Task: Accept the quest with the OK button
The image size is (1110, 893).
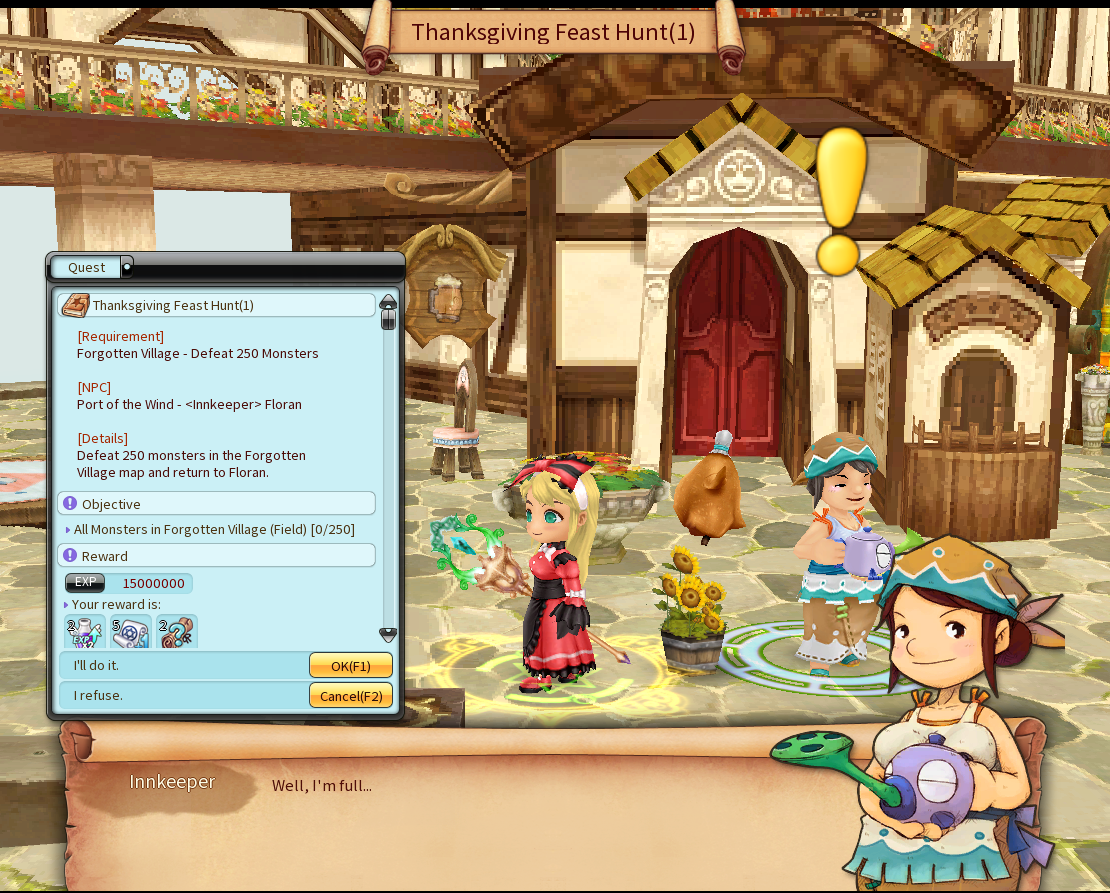Action: coord(350,666)
